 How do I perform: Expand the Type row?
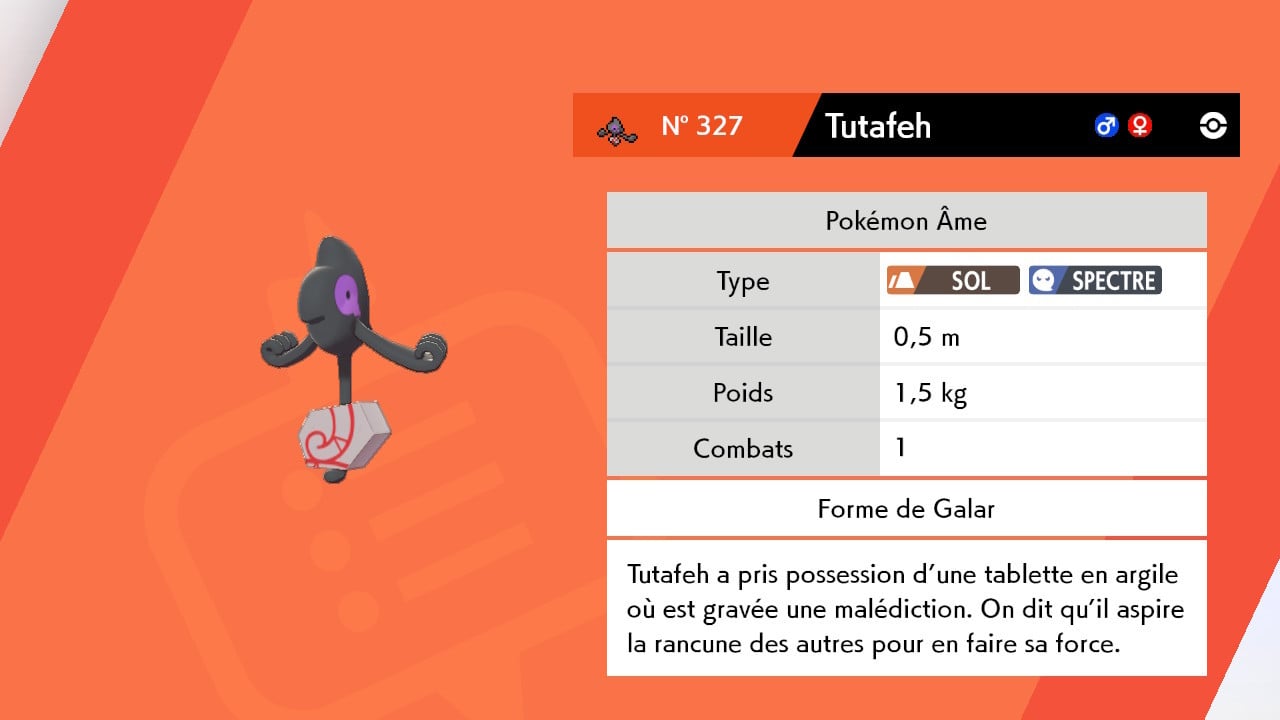point(742,281)
